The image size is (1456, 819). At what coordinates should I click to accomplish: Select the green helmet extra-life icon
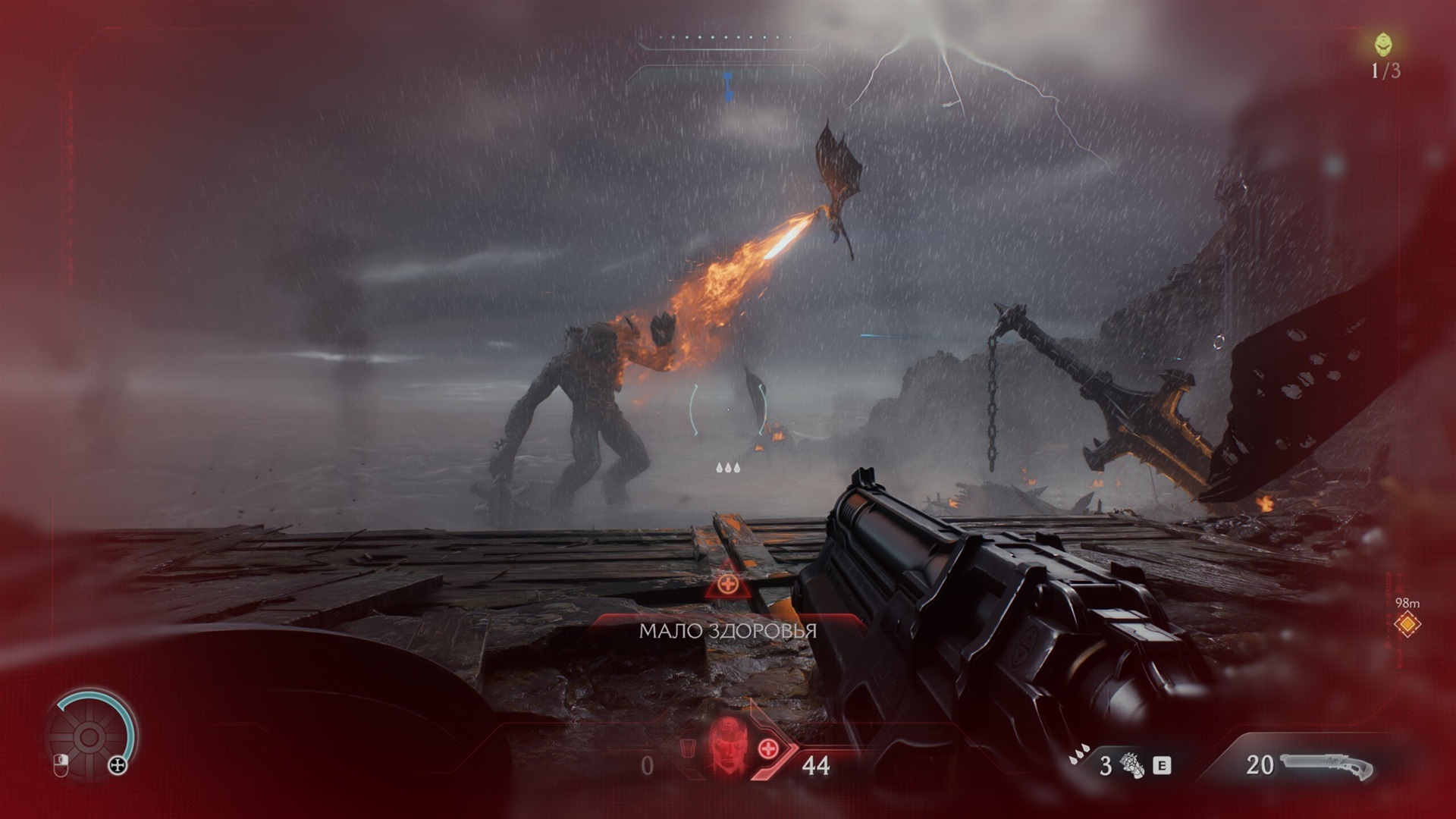(x=1384, y=44)
